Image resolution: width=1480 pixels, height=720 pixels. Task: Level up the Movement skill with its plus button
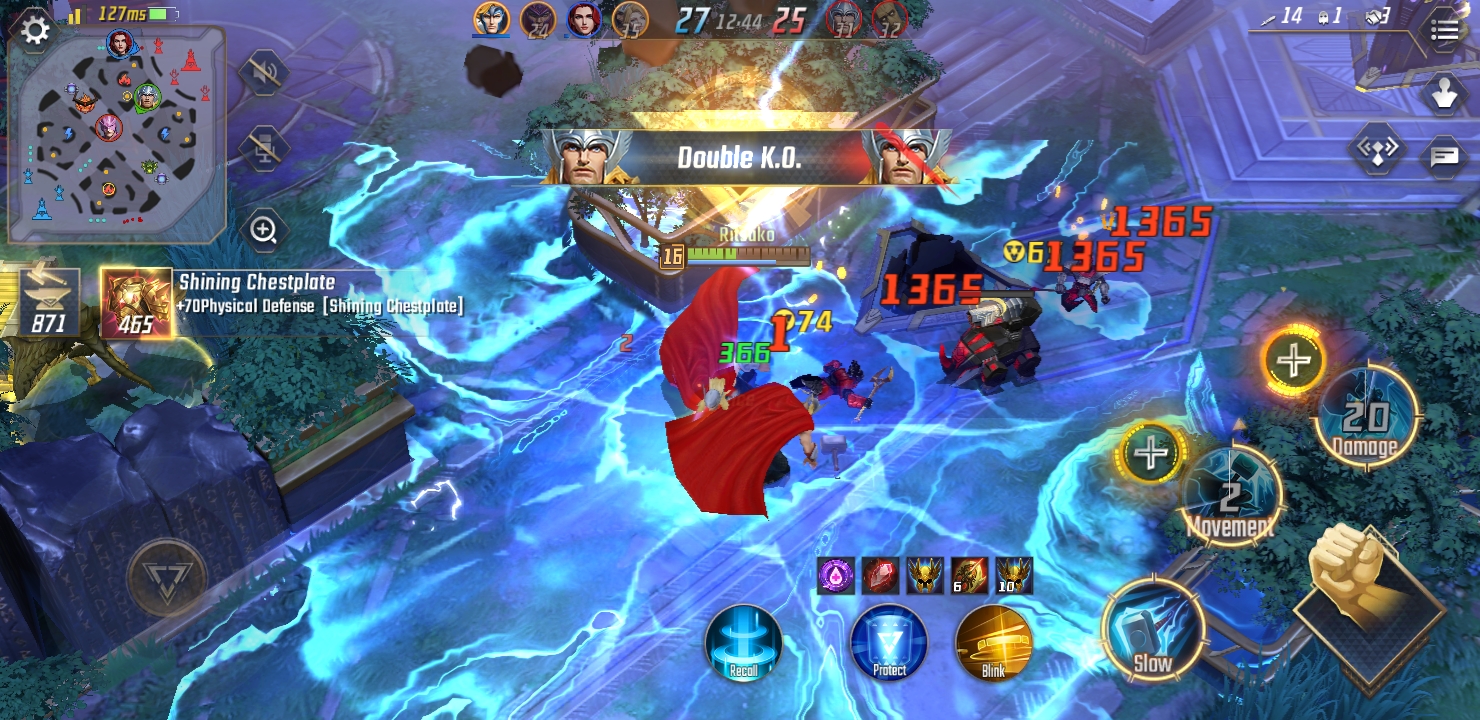coord(1151,453)
